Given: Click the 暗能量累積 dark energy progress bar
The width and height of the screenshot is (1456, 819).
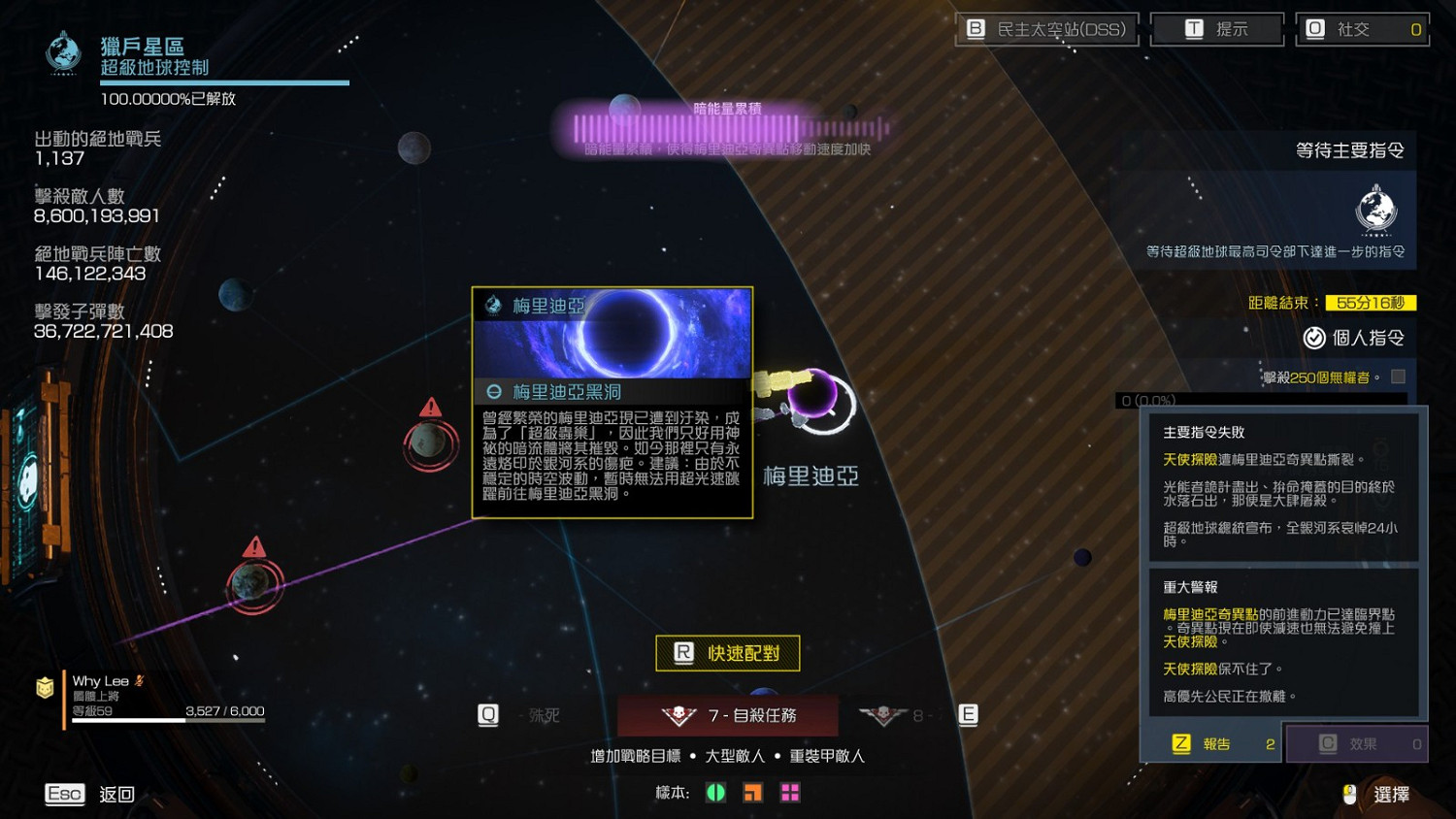Looking at the screenshot, I should click(726, 124).
